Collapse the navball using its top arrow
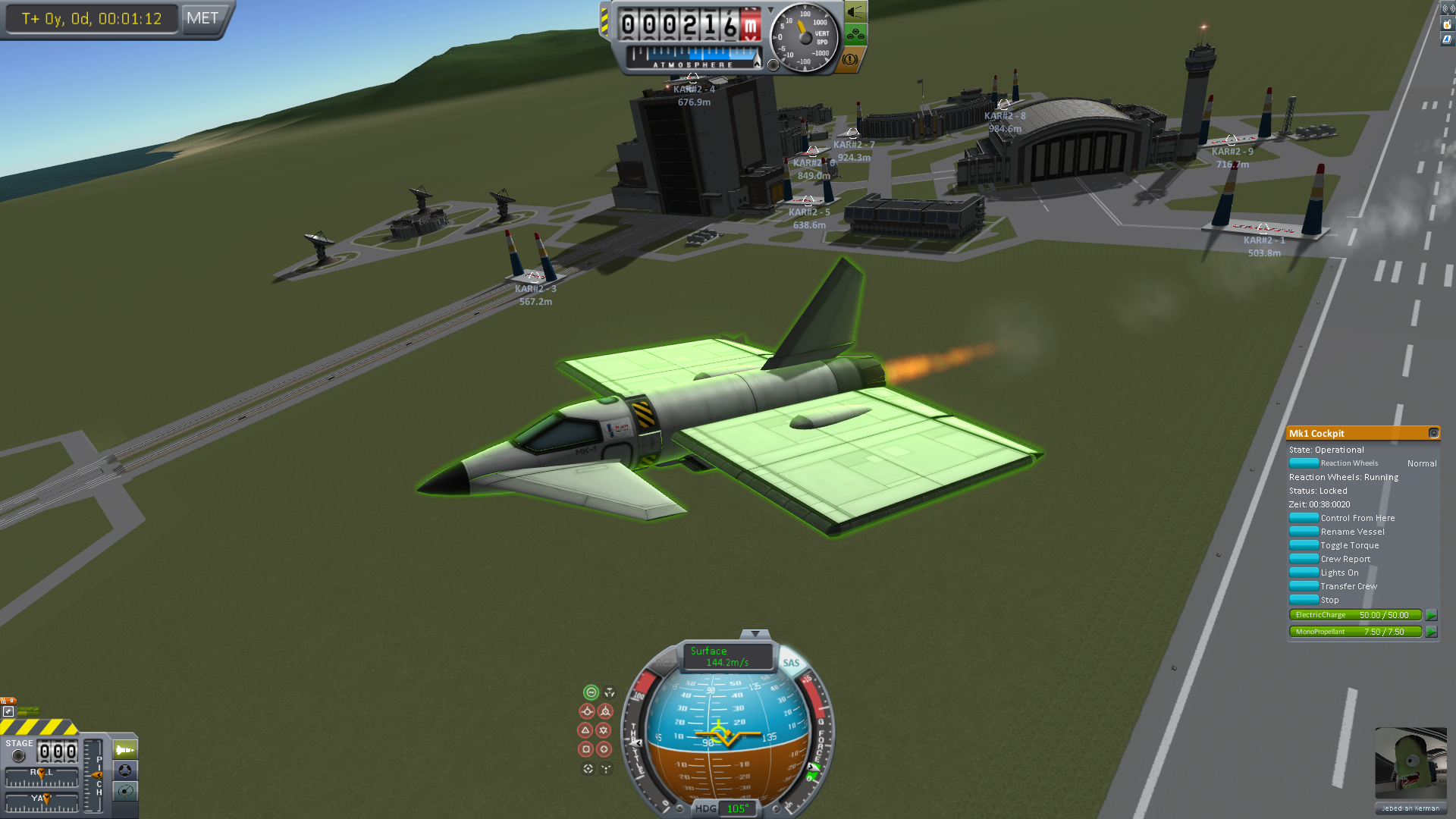 755,633
